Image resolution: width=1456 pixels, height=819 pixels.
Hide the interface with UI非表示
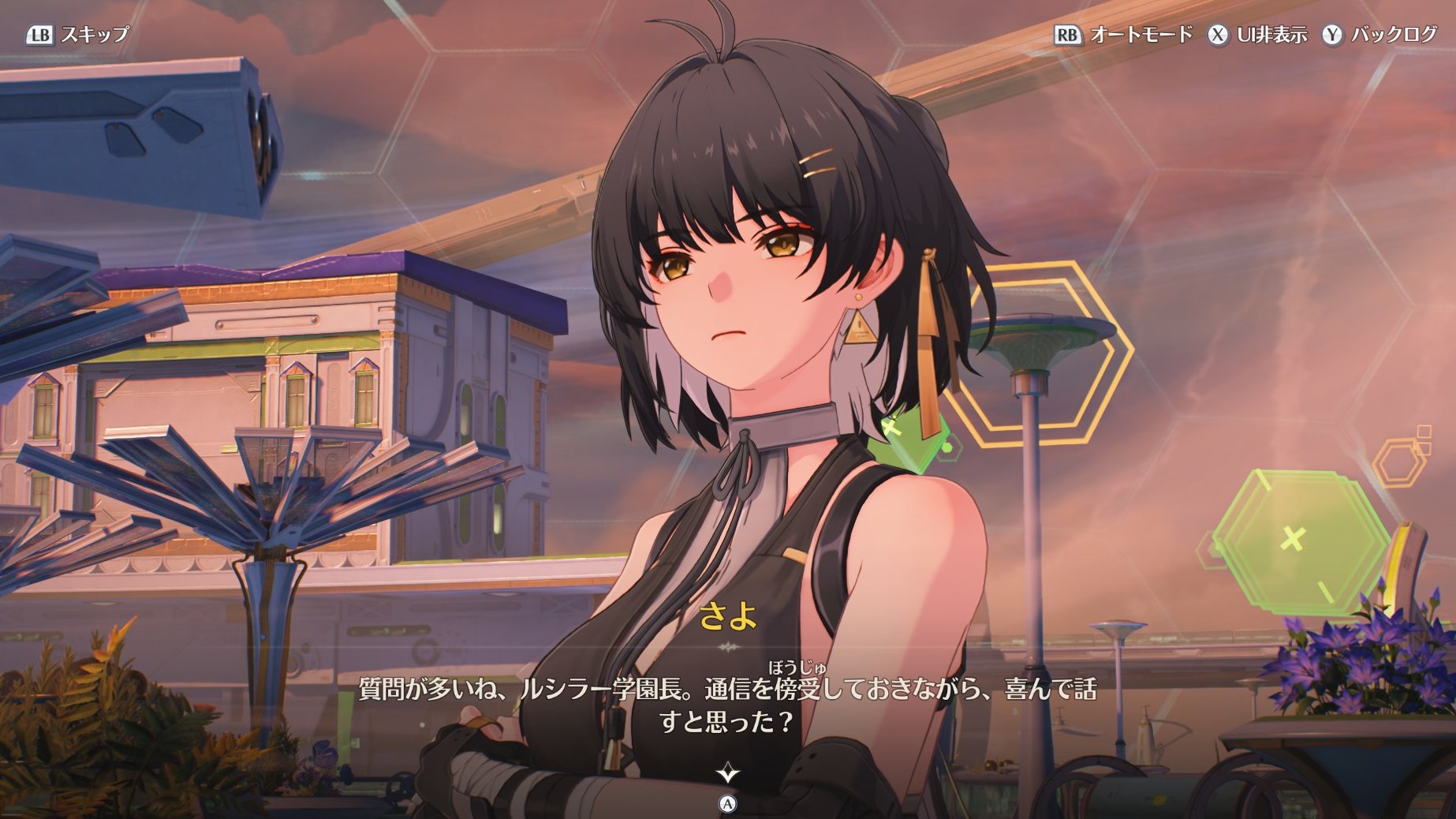click(1257, 35)
